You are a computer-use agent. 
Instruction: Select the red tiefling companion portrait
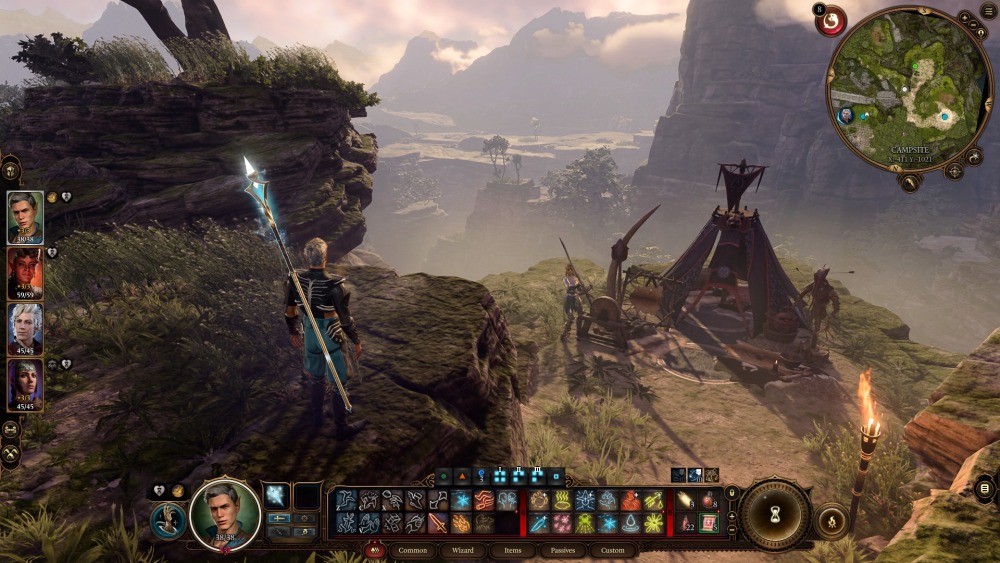25,274
